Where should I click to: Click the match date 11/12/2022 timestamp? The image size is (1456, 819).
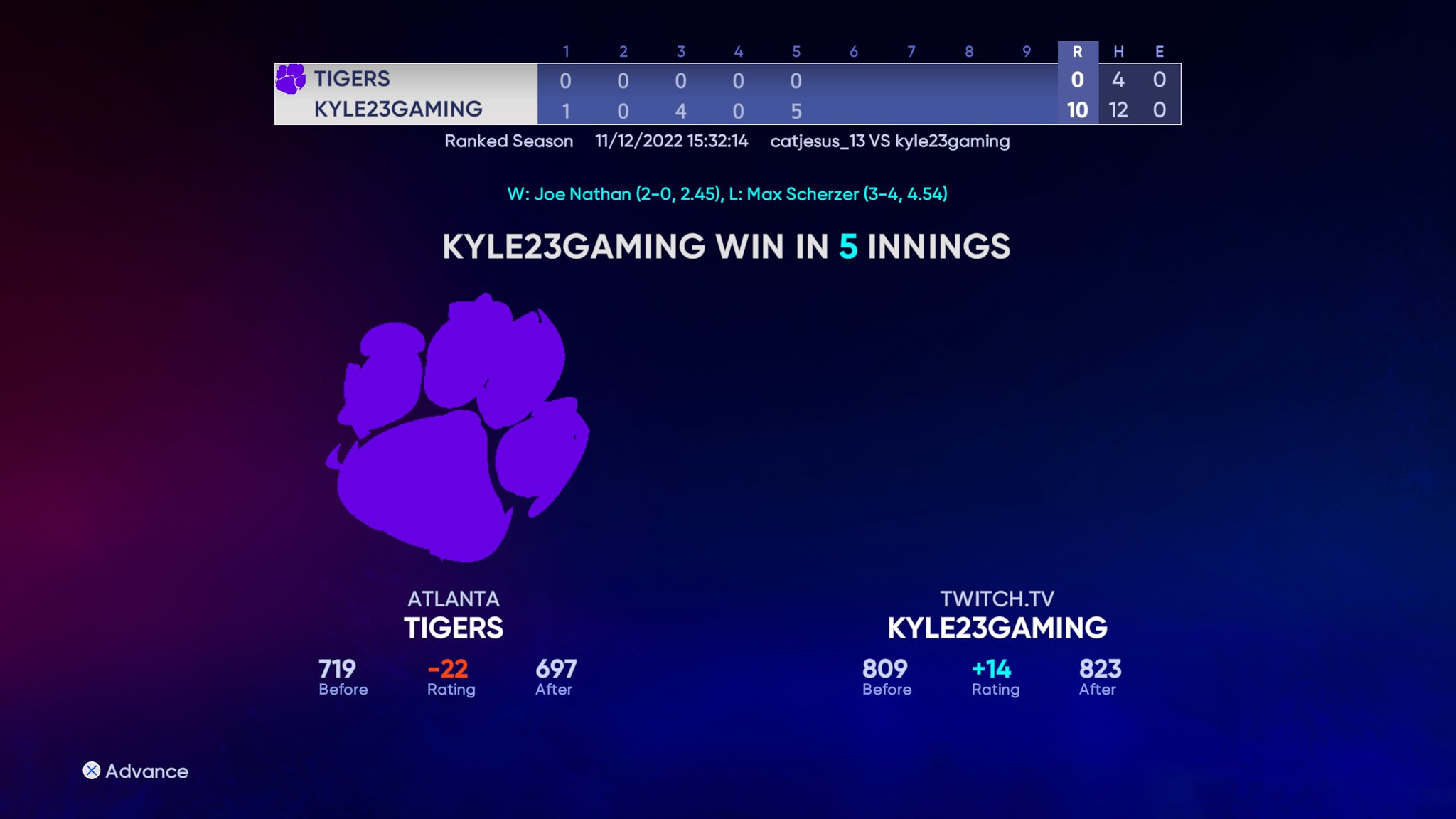pyautogui.click(x=670, y=141)
